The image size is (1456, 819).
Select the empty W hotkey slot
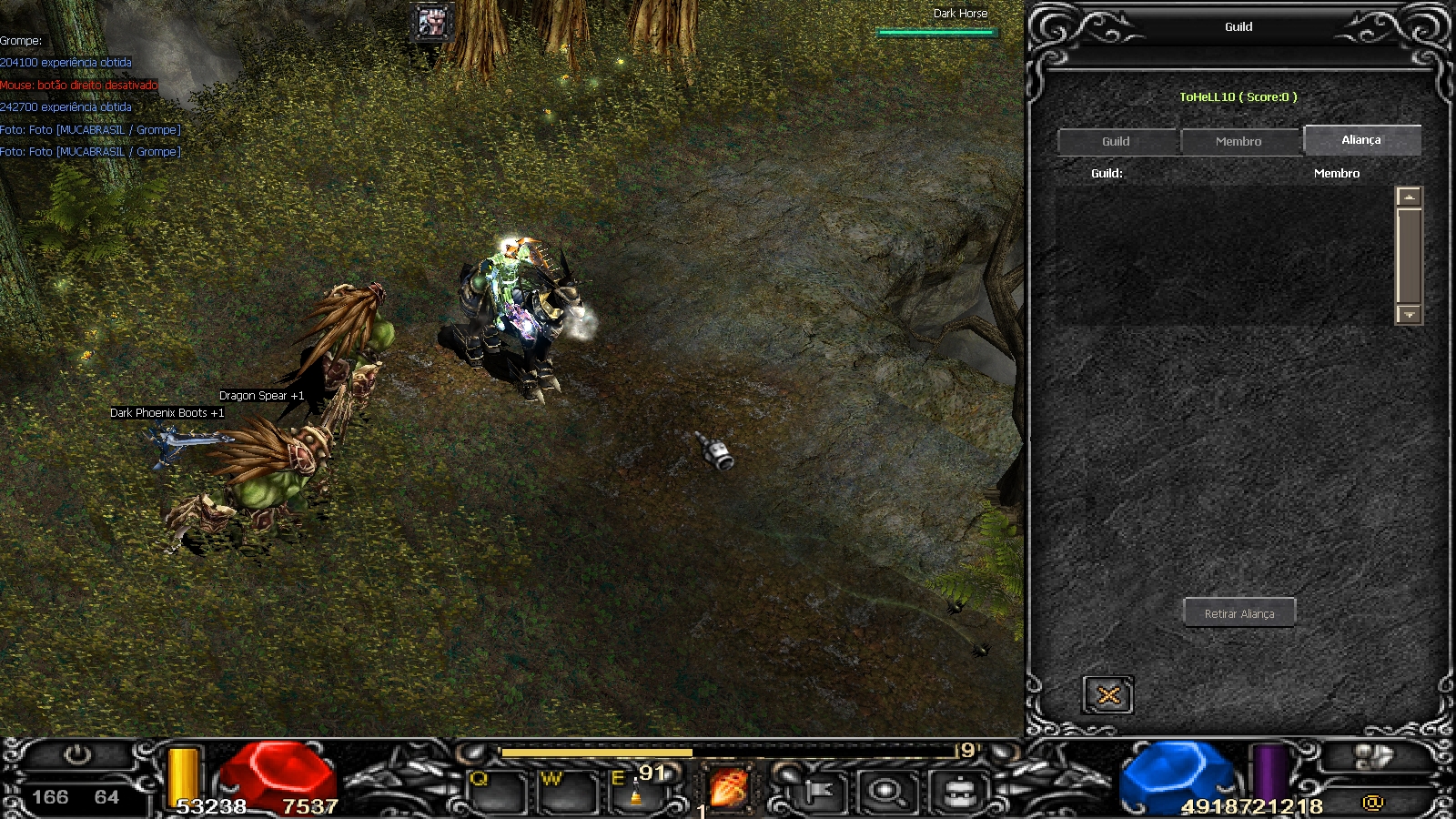tap(566, 794)
